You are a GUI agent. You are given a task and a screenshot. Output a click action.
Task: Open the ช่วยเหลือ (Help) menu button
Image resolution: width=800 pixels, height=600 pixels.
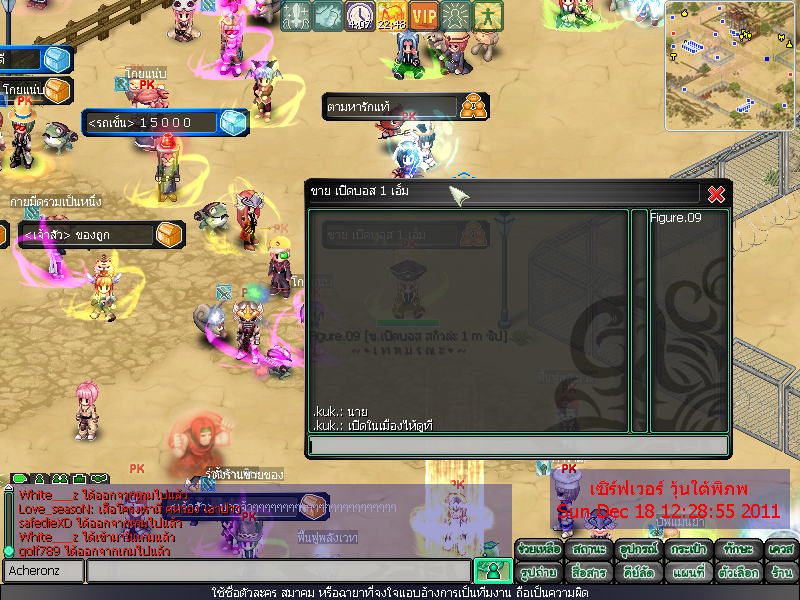click(539, 550)
